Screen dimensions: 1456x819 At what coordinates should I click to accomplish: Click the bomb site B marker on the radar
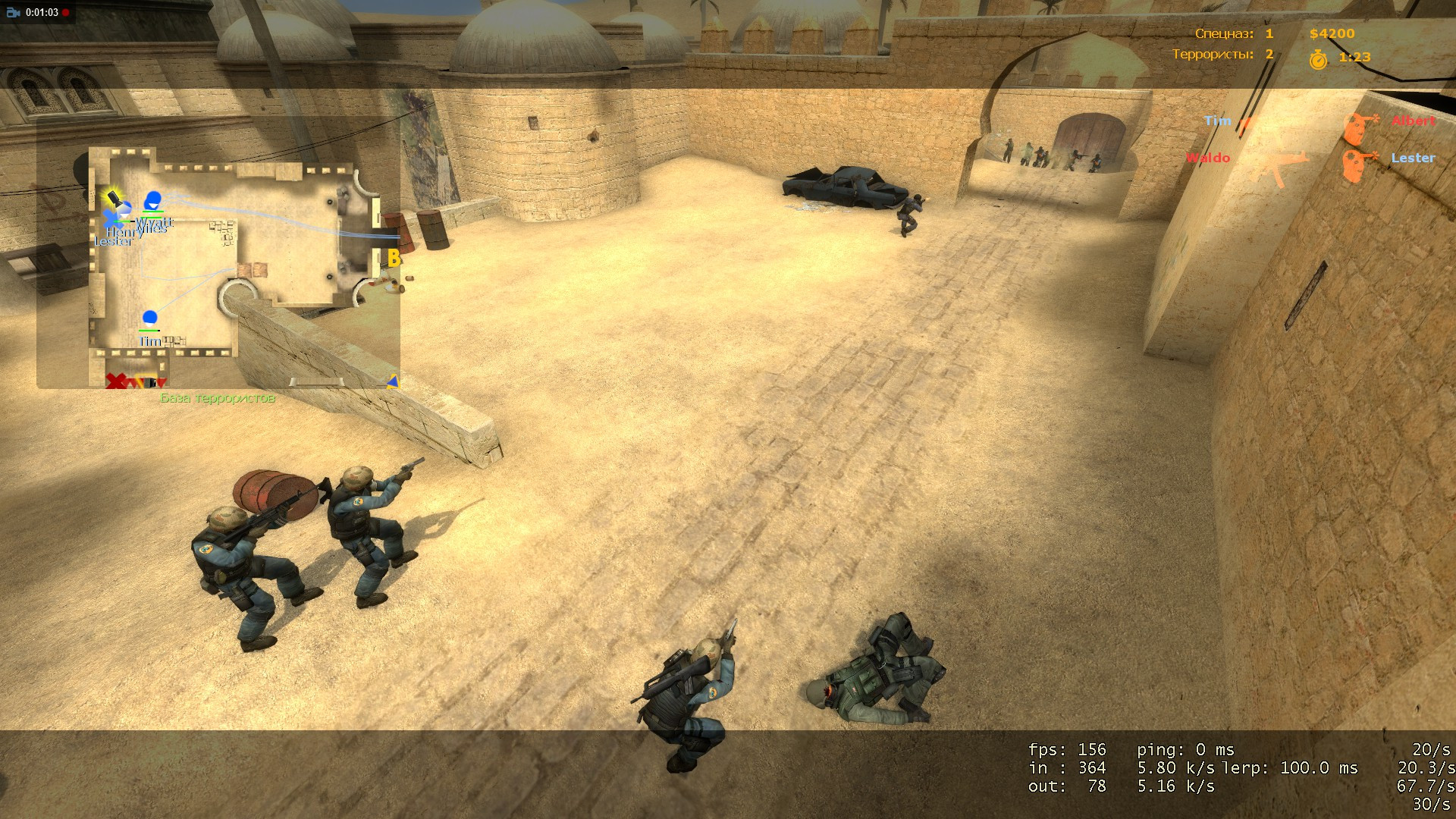[394, 258]
